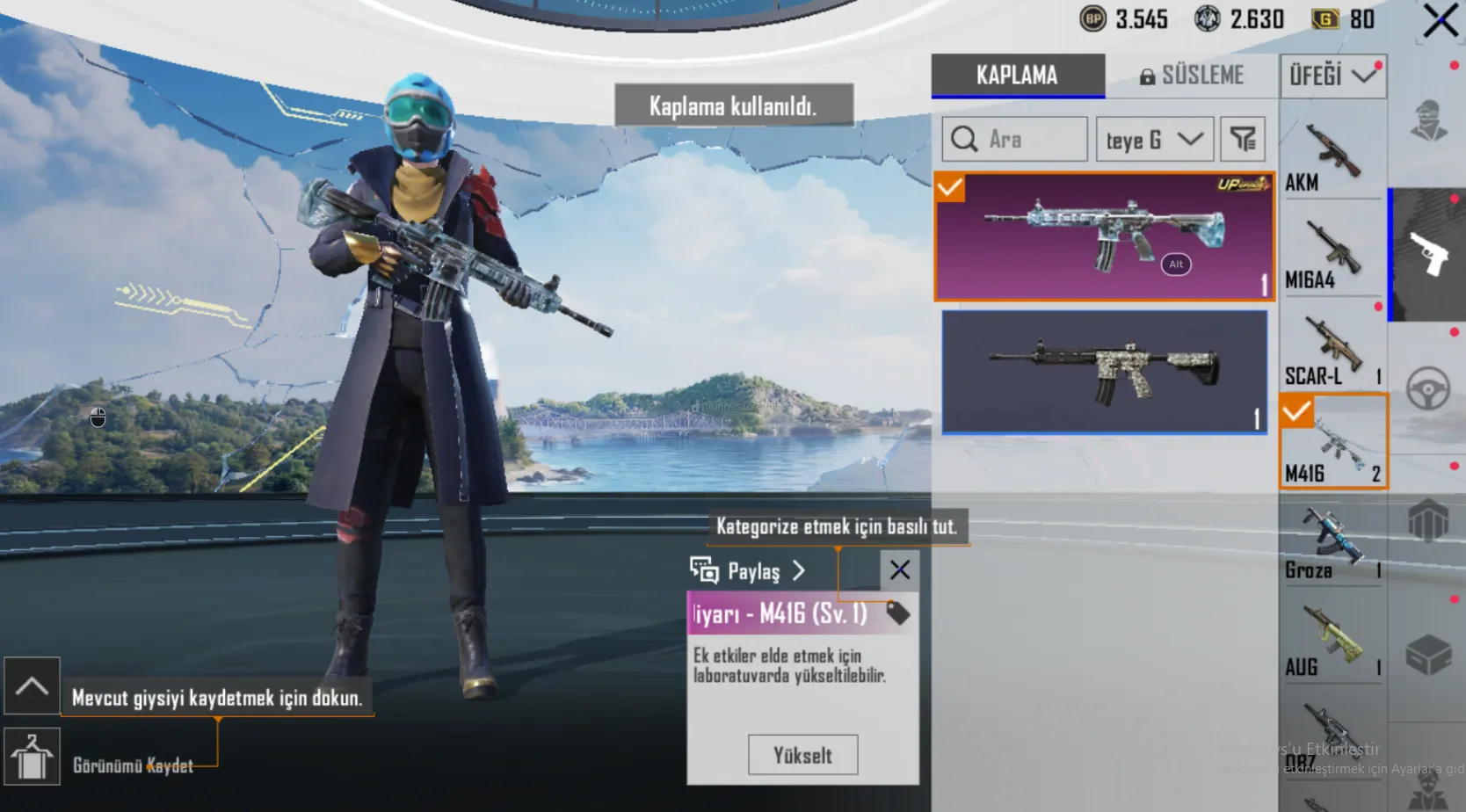Screen dimensions: 1466x812
Task: Open the filter options button
Action: (x=1242, y=139)
